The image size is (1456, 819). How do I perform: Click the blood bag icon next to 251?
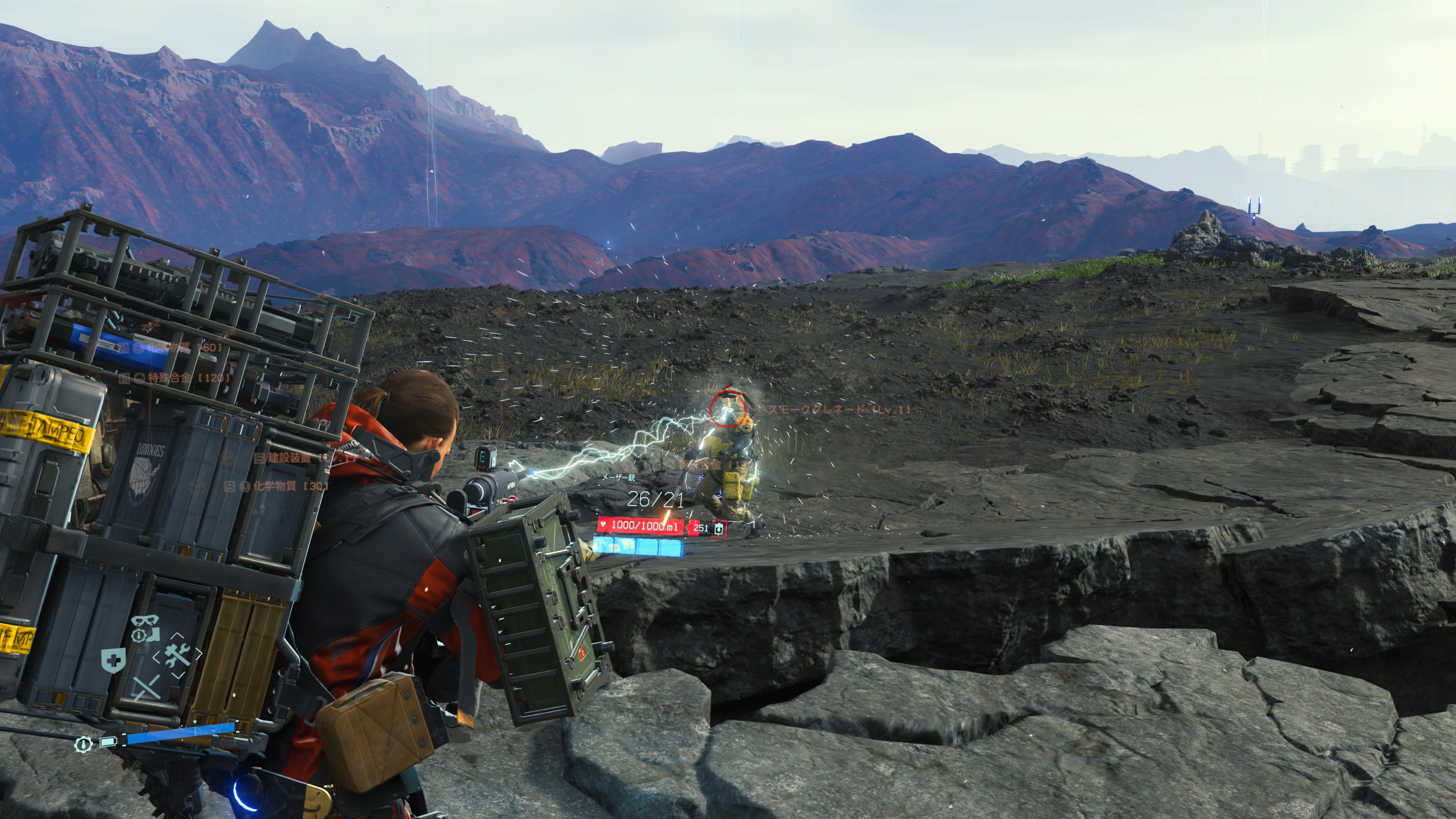click(719, 529)
